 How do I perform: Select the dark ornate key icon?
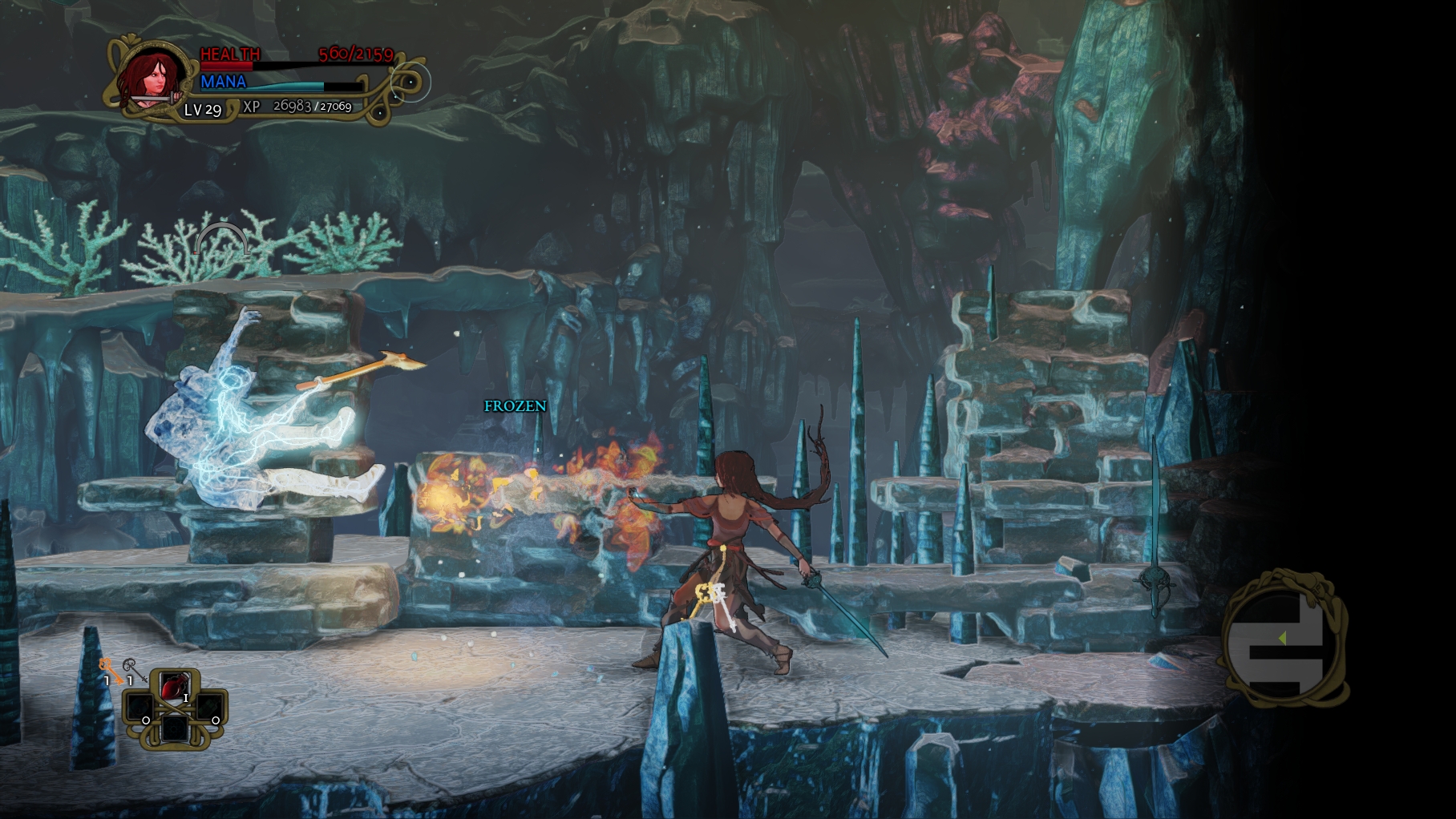pyautogui.click(x=131, y=668)
